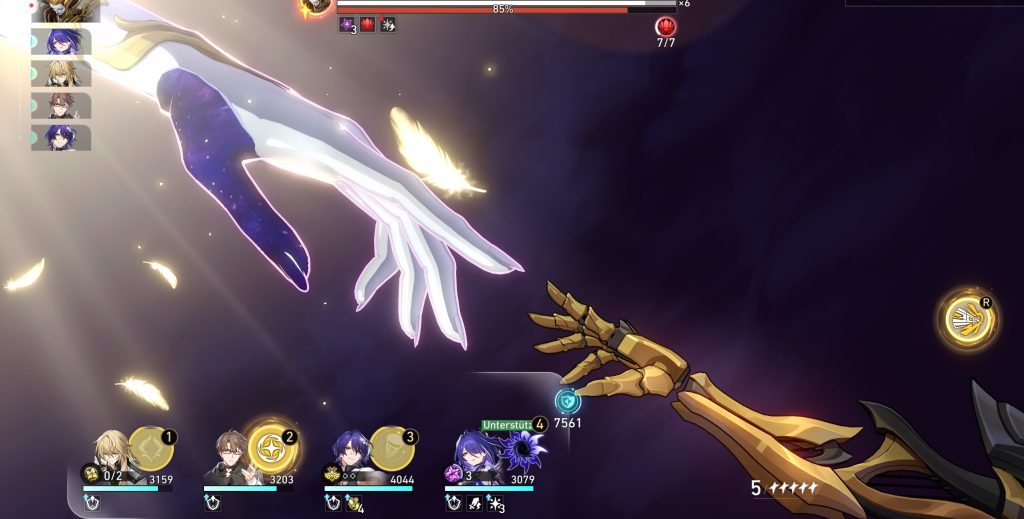Select the purple-haired support character portrait

click(472, 456)
